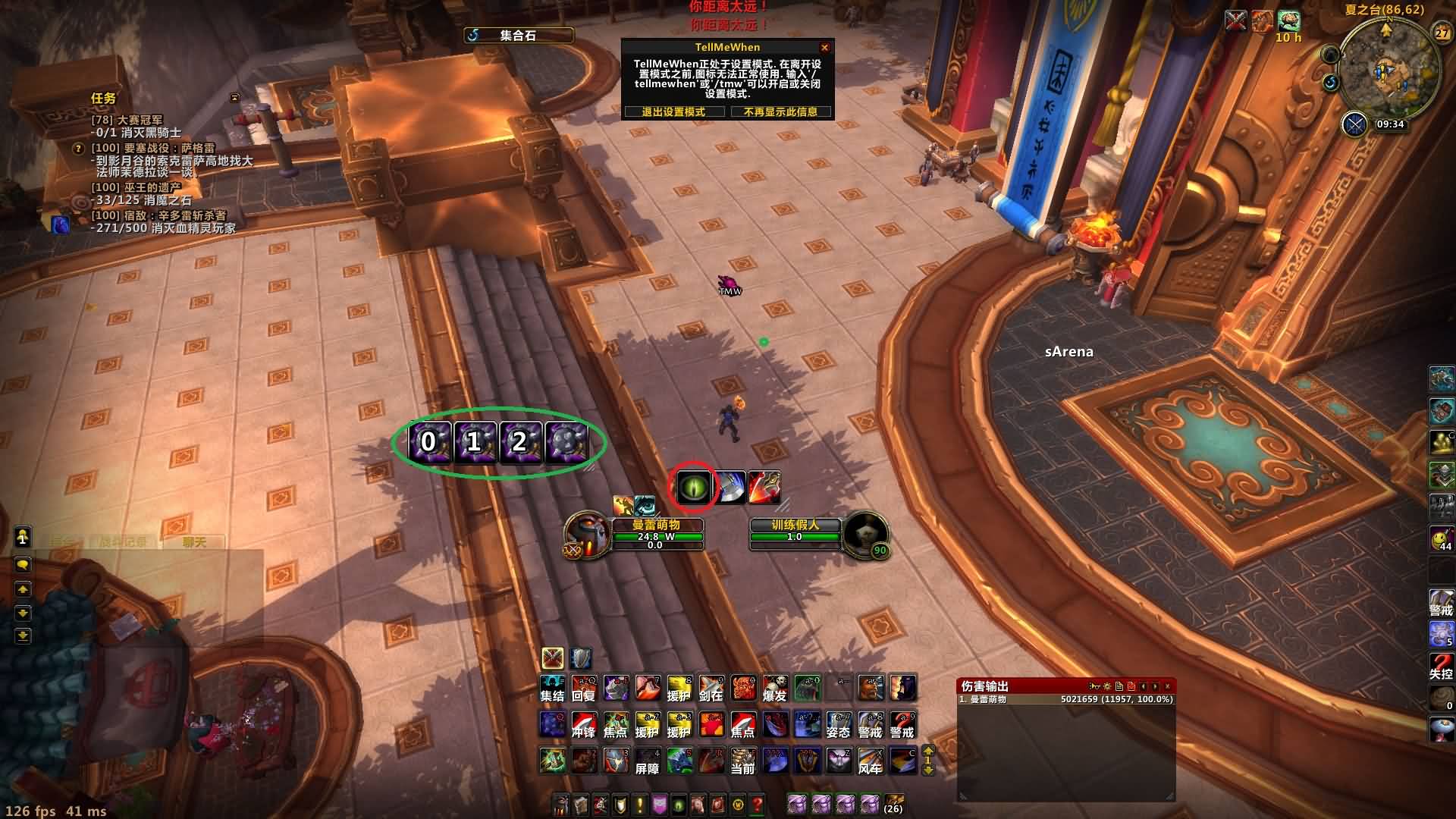Toggle minimap tracking icon near the clock
The image size is (1456, 819).
coord(1354,124)
